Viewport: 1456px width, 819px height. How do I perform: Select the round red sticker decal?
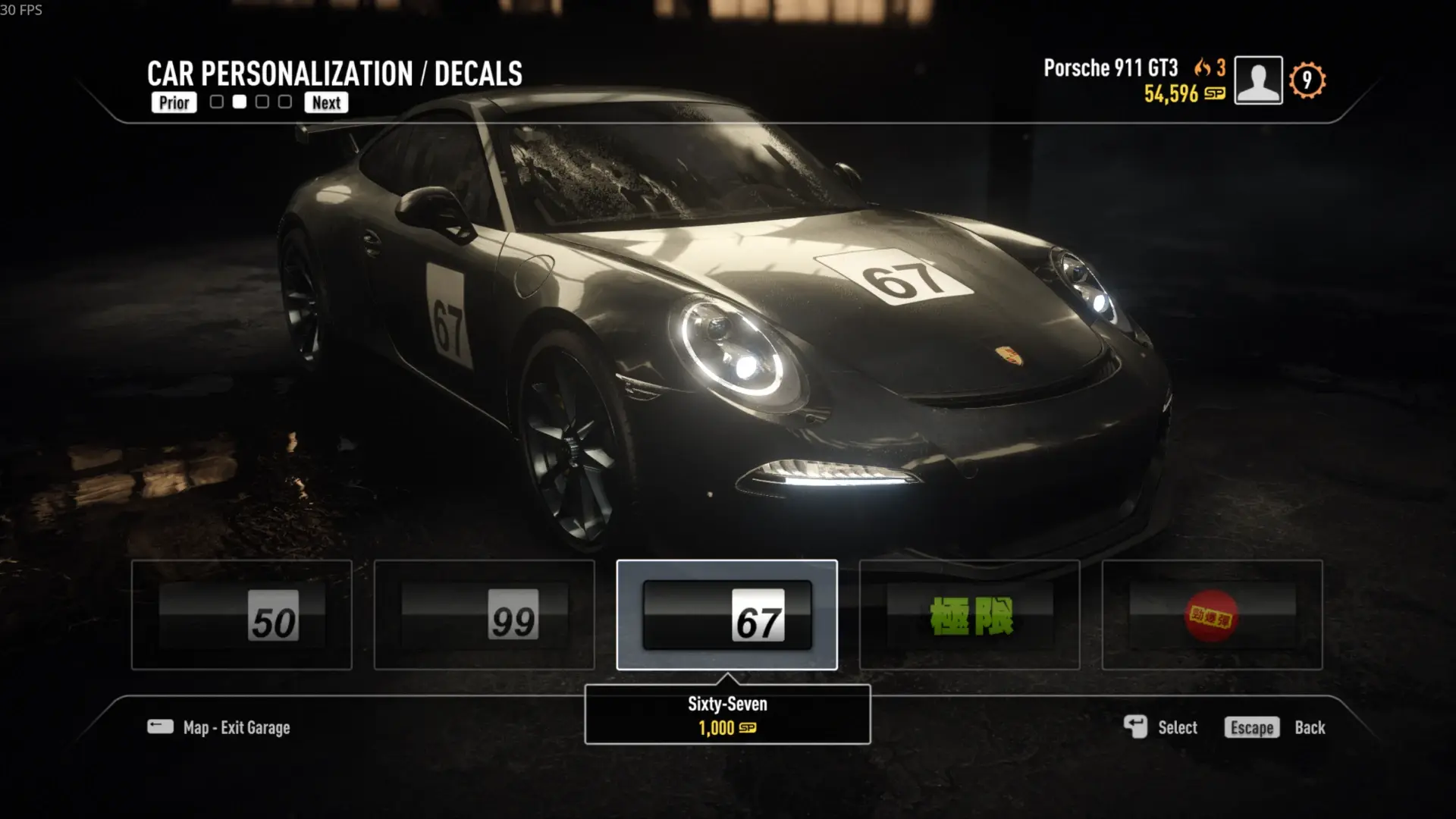pos(1211,616)
